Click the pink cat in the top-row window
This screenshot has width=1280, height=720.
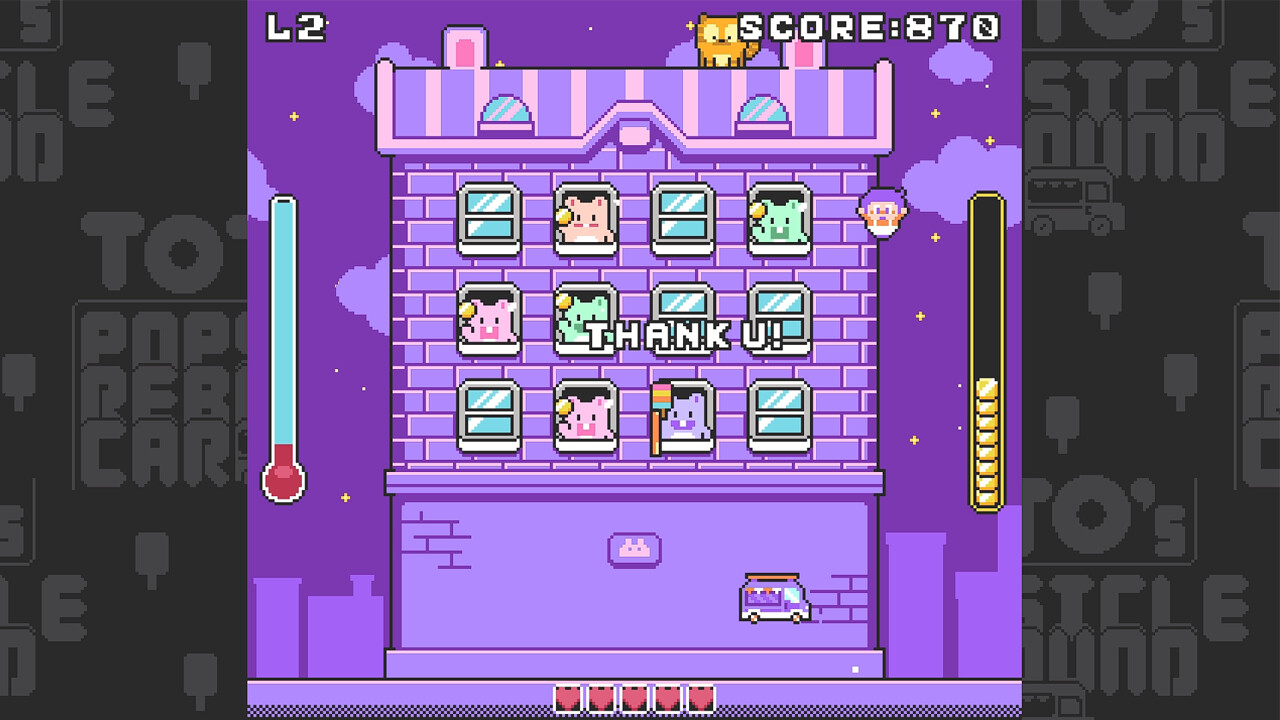pos(585,215)
